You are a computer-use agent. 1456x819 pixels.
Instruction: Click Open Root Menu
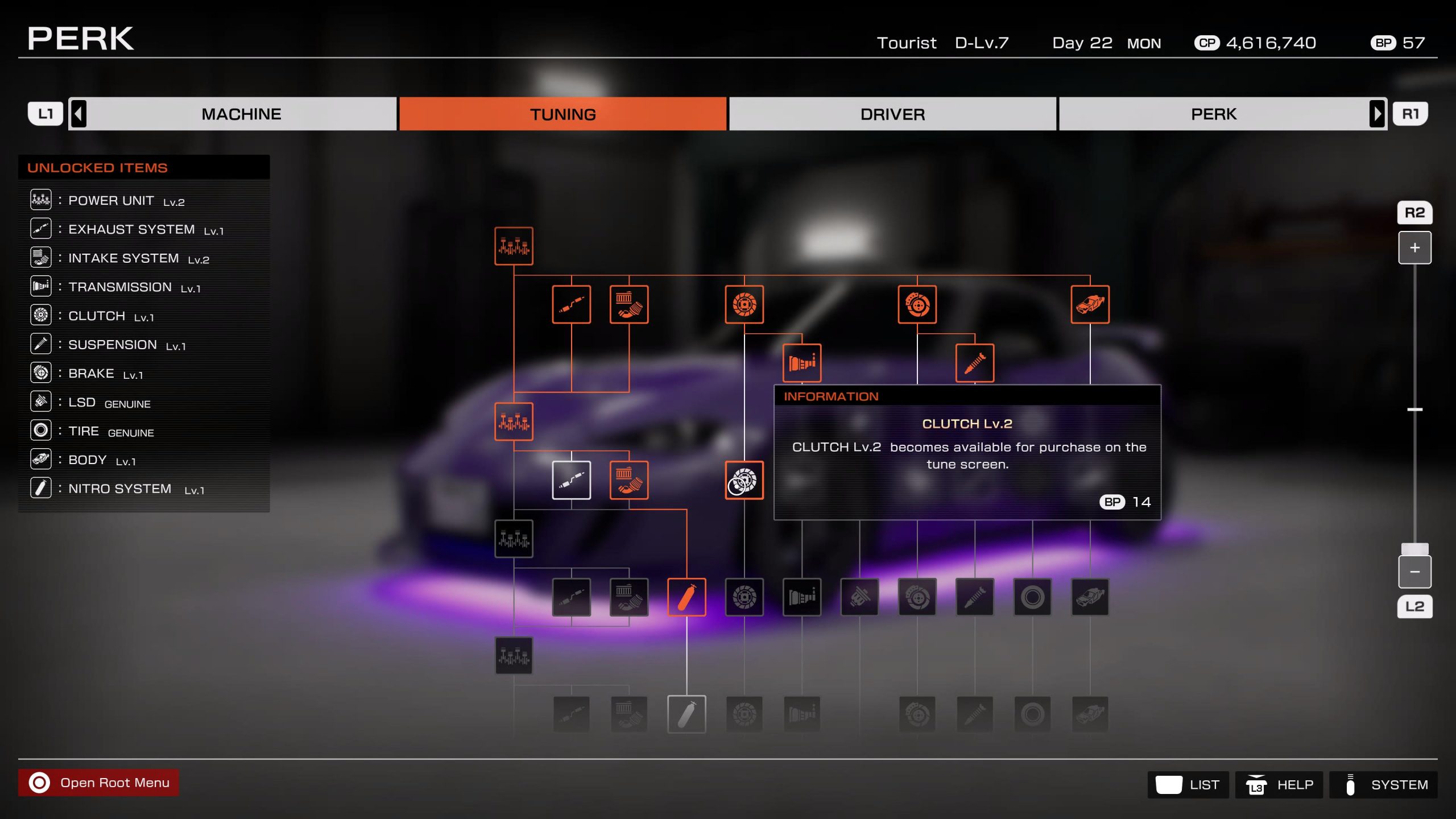(99, 783)
